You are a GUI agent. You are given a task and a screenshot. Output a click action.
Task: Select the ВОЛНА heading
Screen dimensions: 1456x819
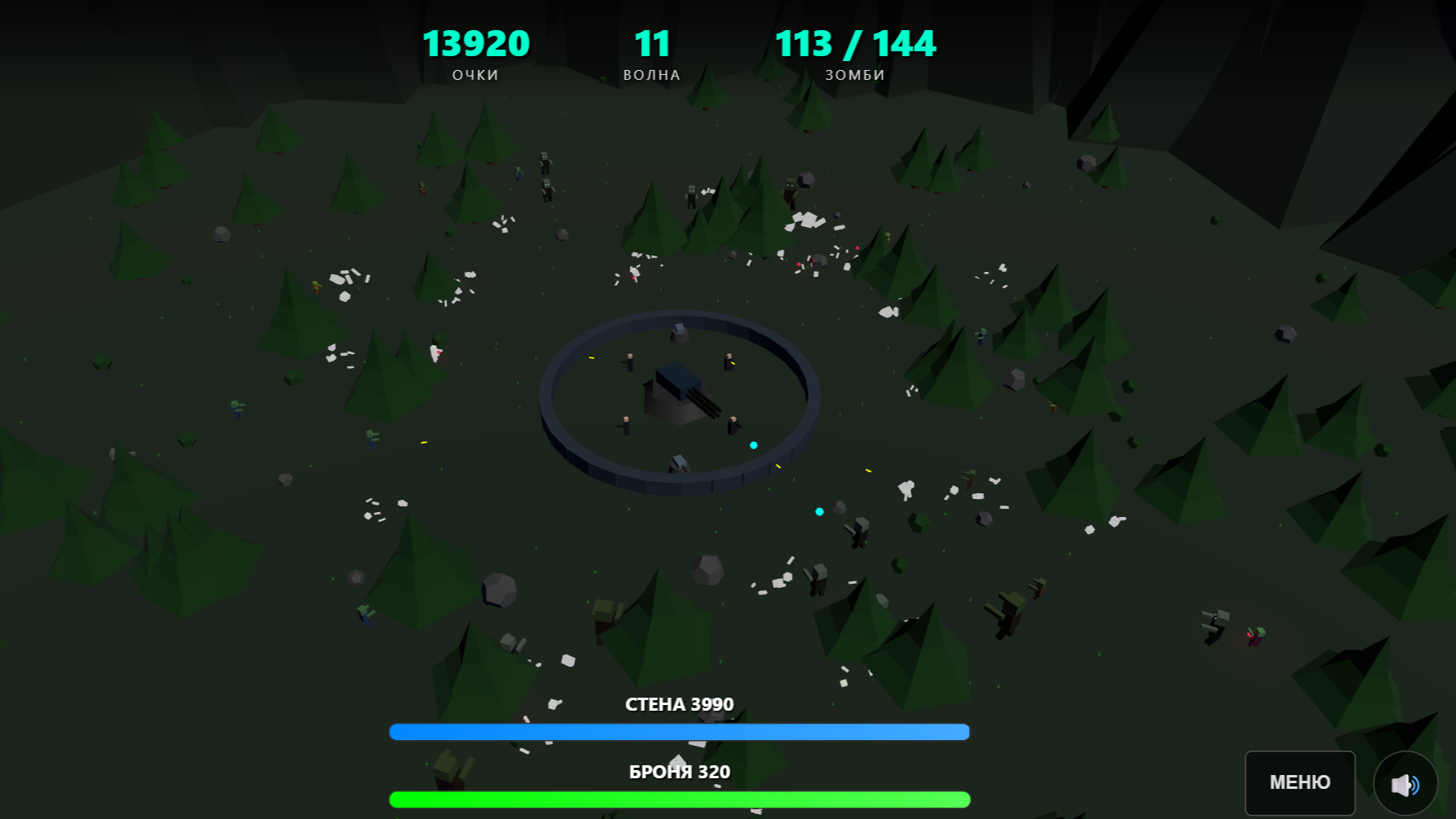[651, 75]
